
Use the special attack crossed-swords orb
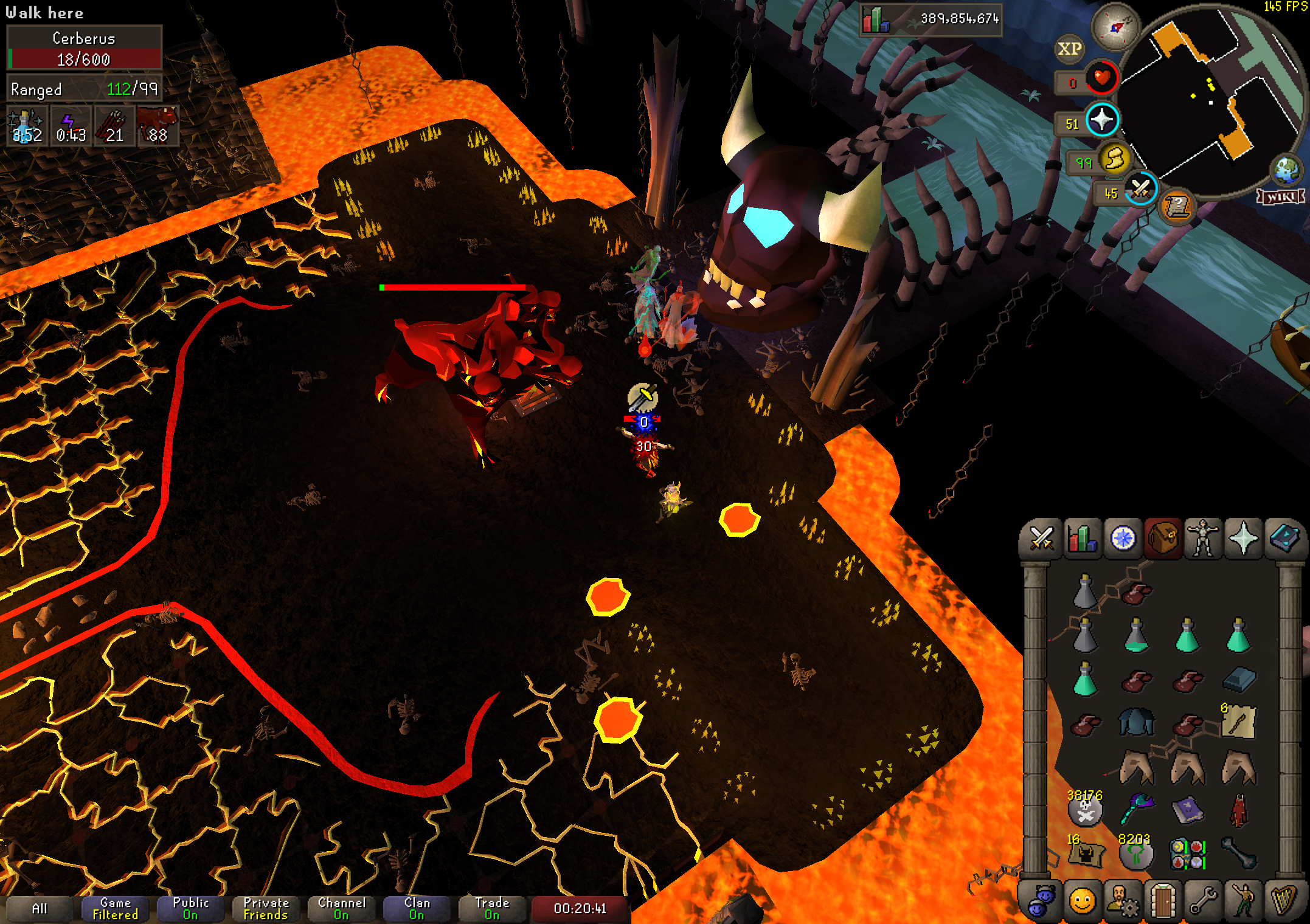1140,190
